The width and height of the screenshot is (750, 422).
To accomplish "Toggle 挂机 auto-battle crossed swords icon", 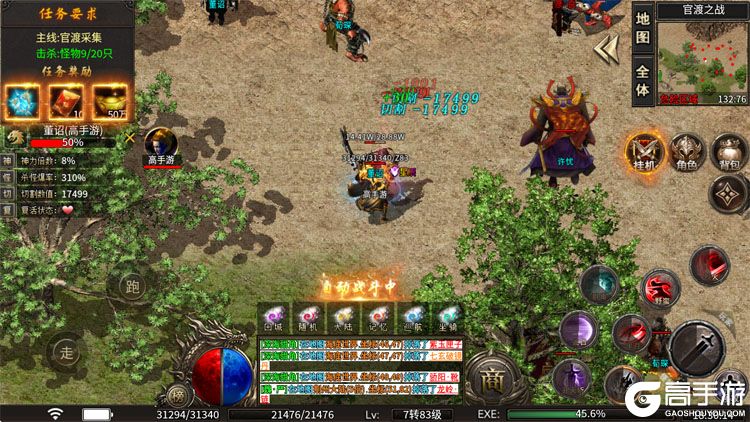I will coord(644,151).
